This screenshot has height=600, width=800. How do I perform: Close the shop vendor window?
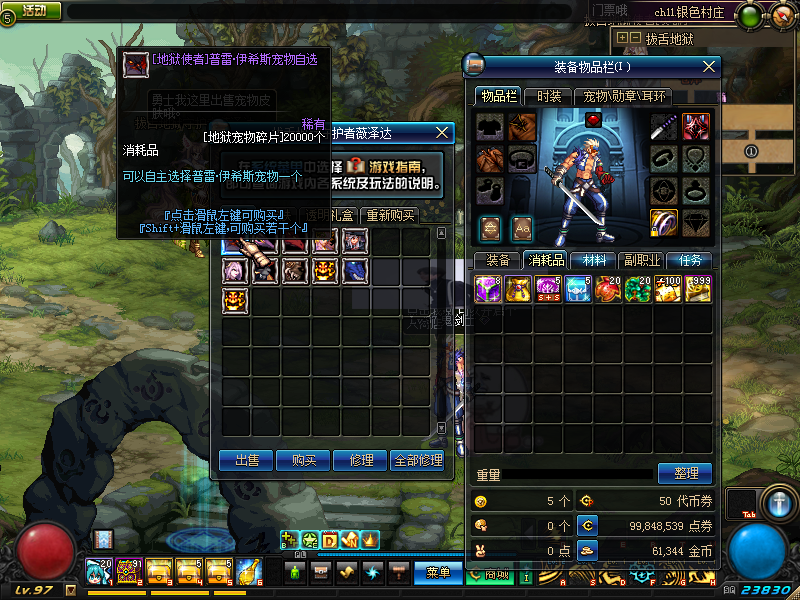pyautogui.click(x=443, y=132)
